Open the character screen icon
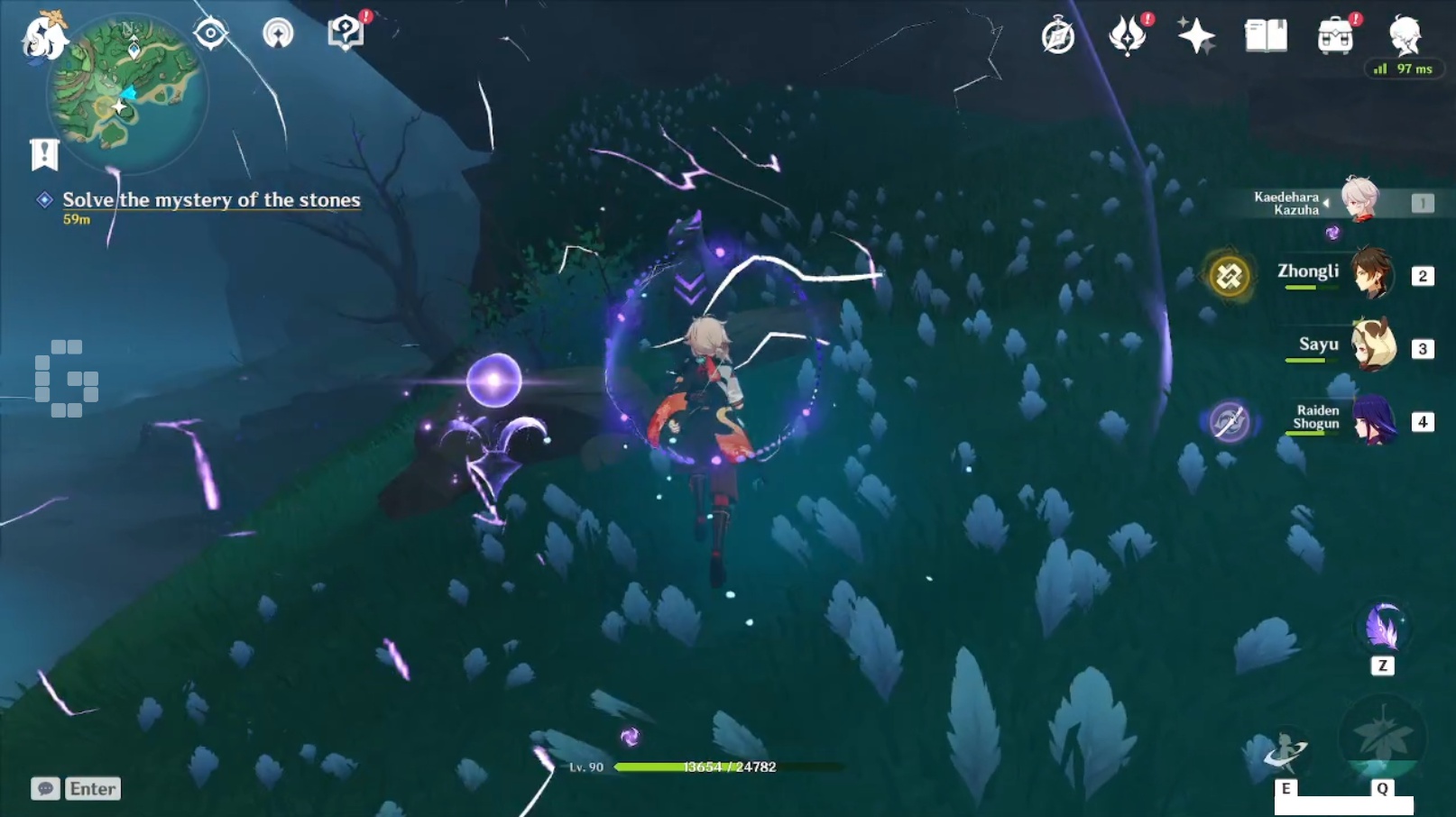Image resolution: width=1456 pixels, height=817 pixels. point(1405,36)
